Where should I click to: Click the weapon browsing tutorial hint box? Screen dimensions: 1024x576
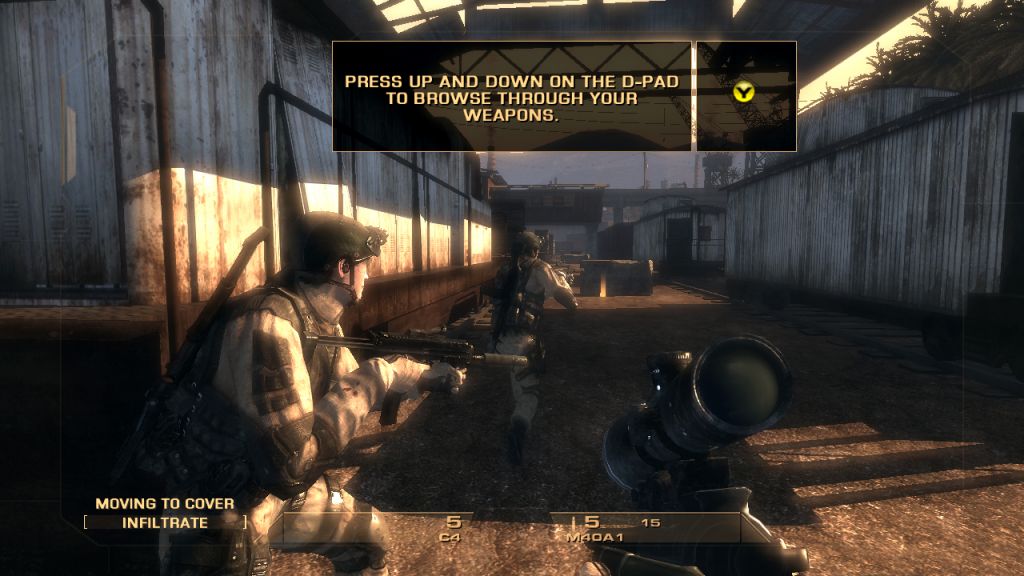click(x=512, y=96)
